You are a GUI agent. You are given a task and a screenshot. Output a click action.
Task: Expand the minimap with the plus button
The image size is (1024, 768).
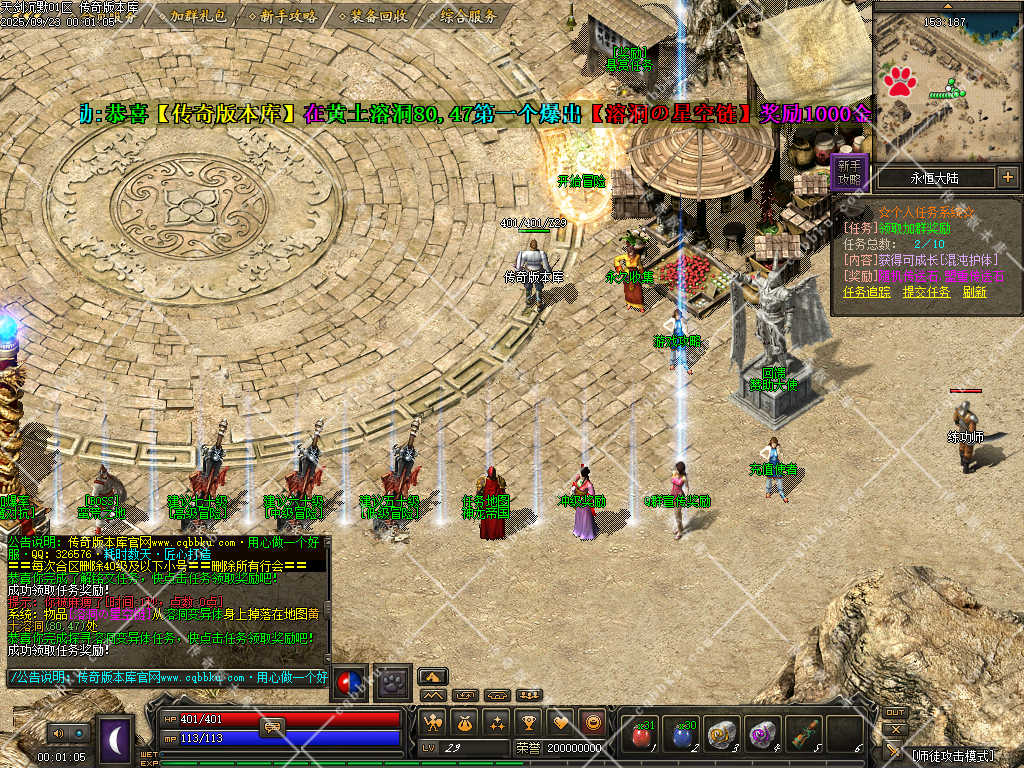pyautogui.click(x=1007, y=178)
